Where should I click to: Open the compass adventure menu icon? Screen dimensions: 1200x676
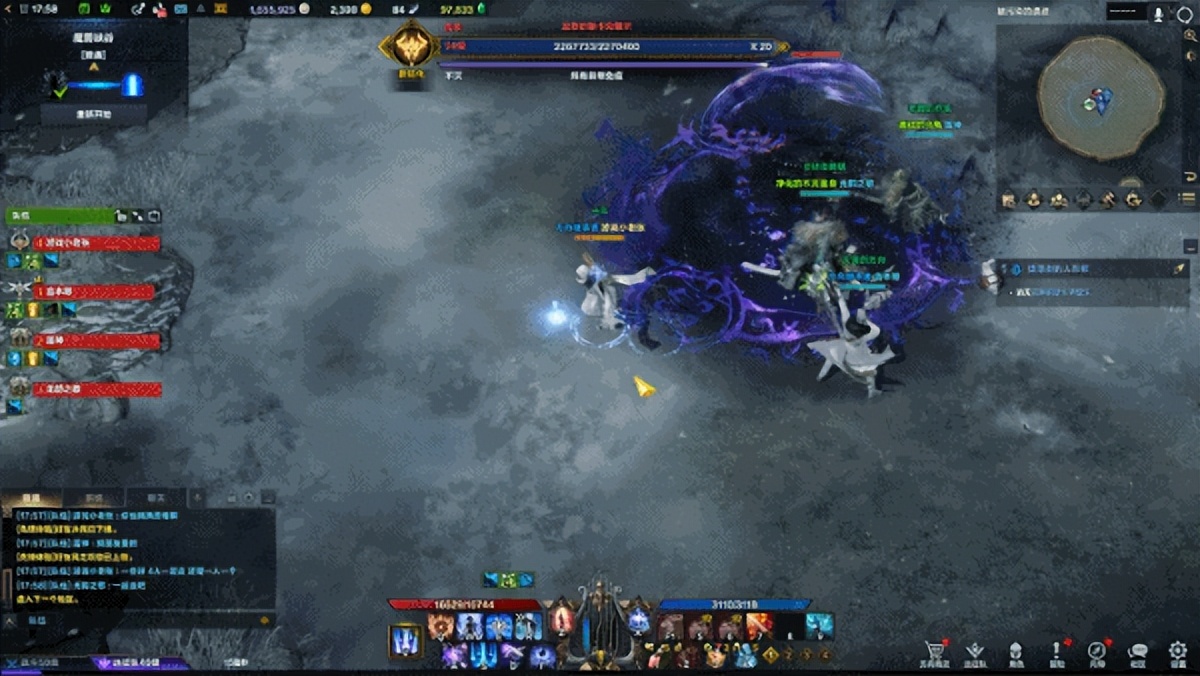pyautogui.click(x=1097, y=651)
